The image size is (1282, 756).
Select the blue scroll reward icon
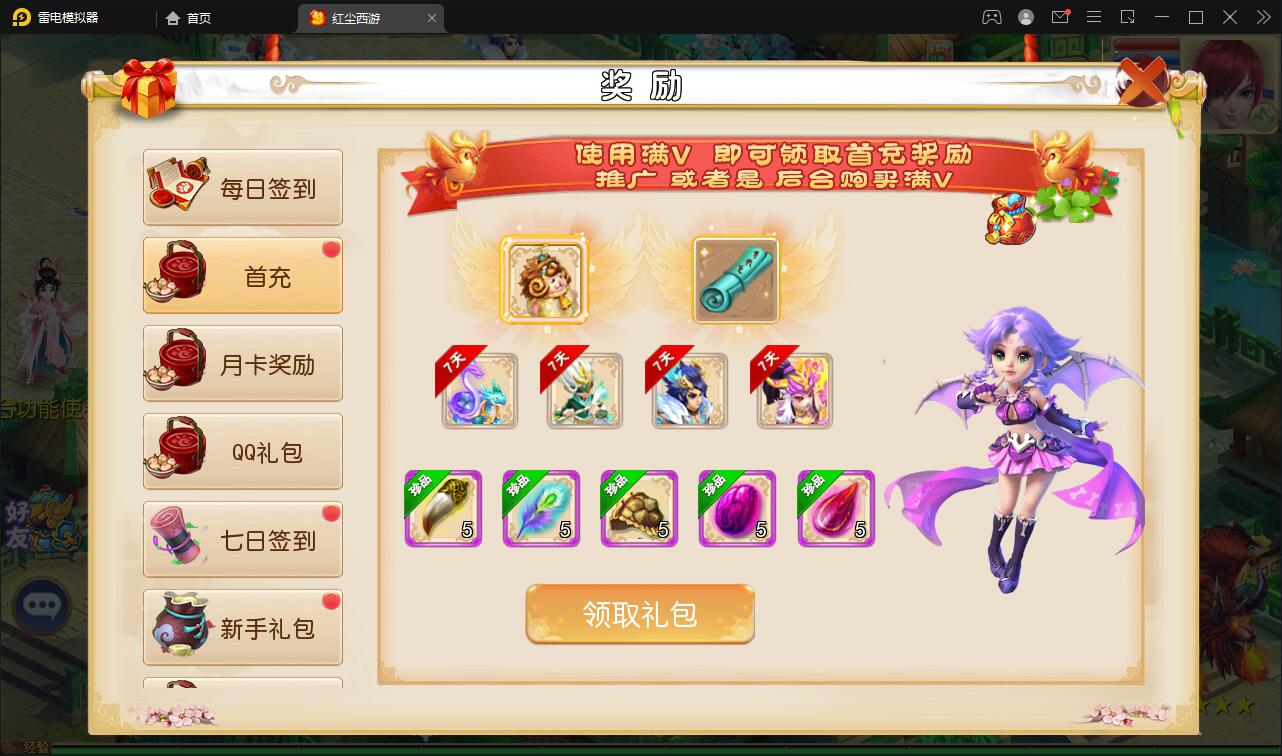737,281
